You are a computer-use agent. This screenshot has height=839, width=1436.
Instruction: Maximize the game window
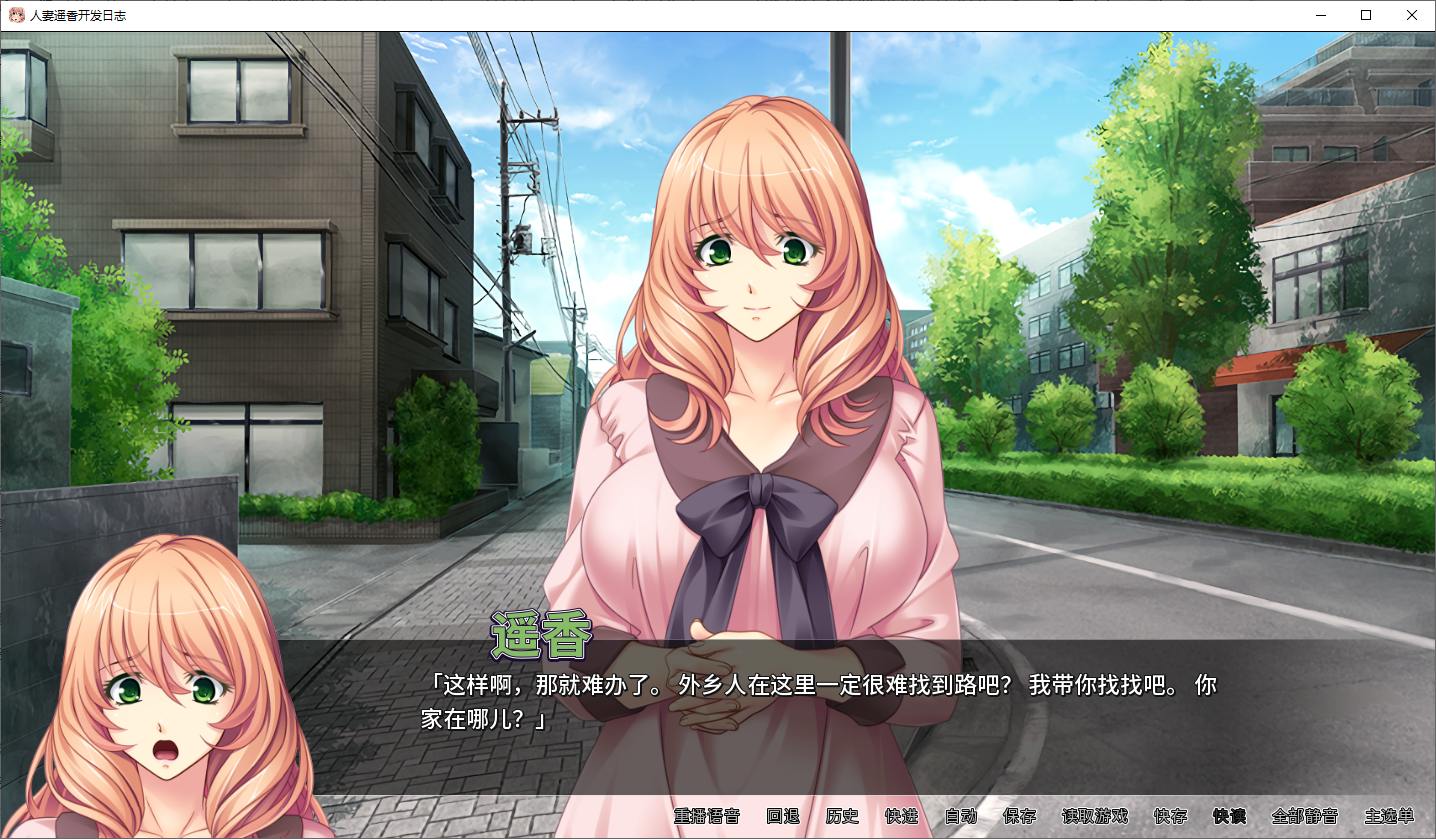tap(1365, 15)
